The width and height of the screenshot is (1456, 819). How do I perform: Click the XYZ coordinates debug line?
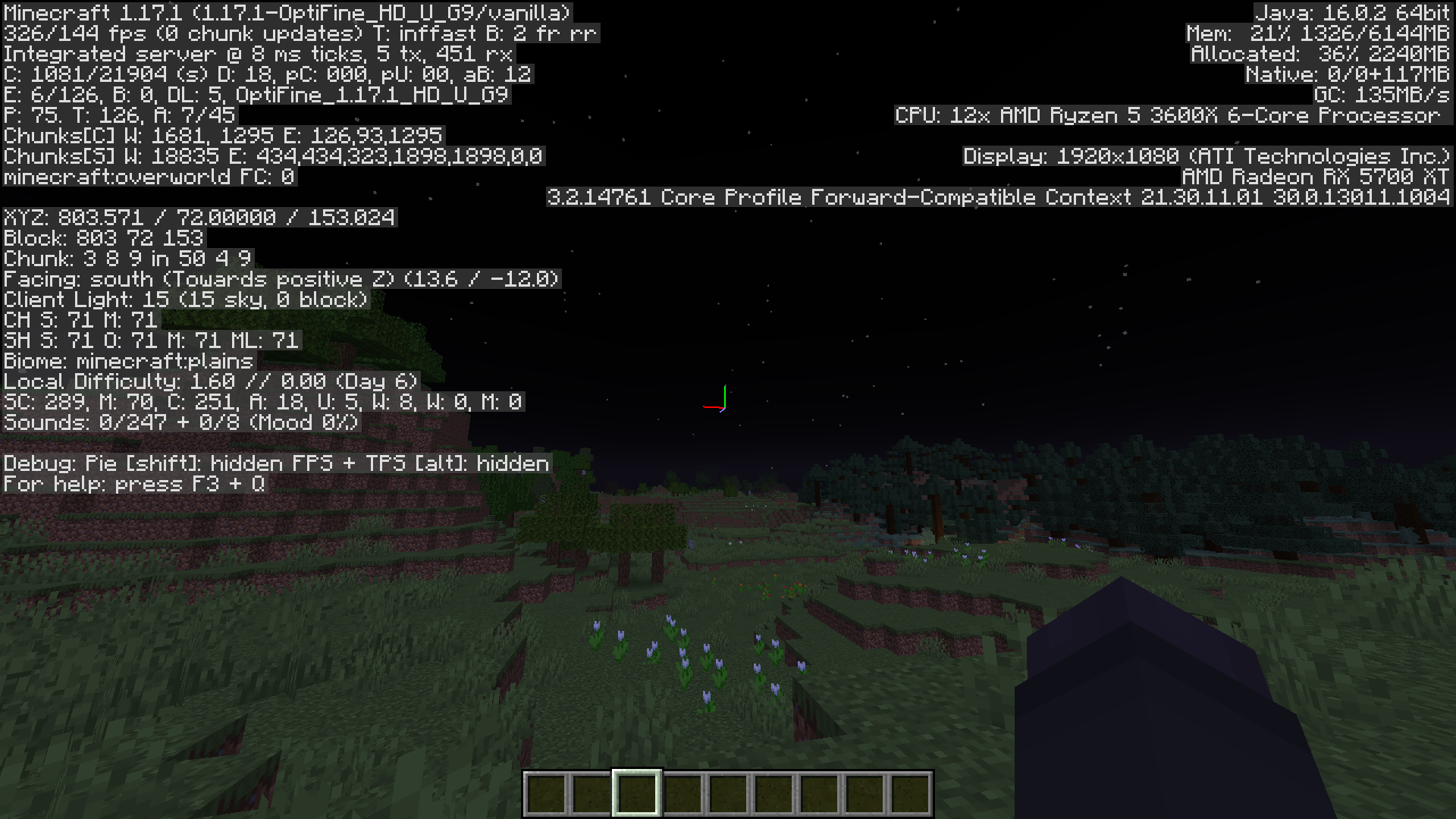point(197,218)
